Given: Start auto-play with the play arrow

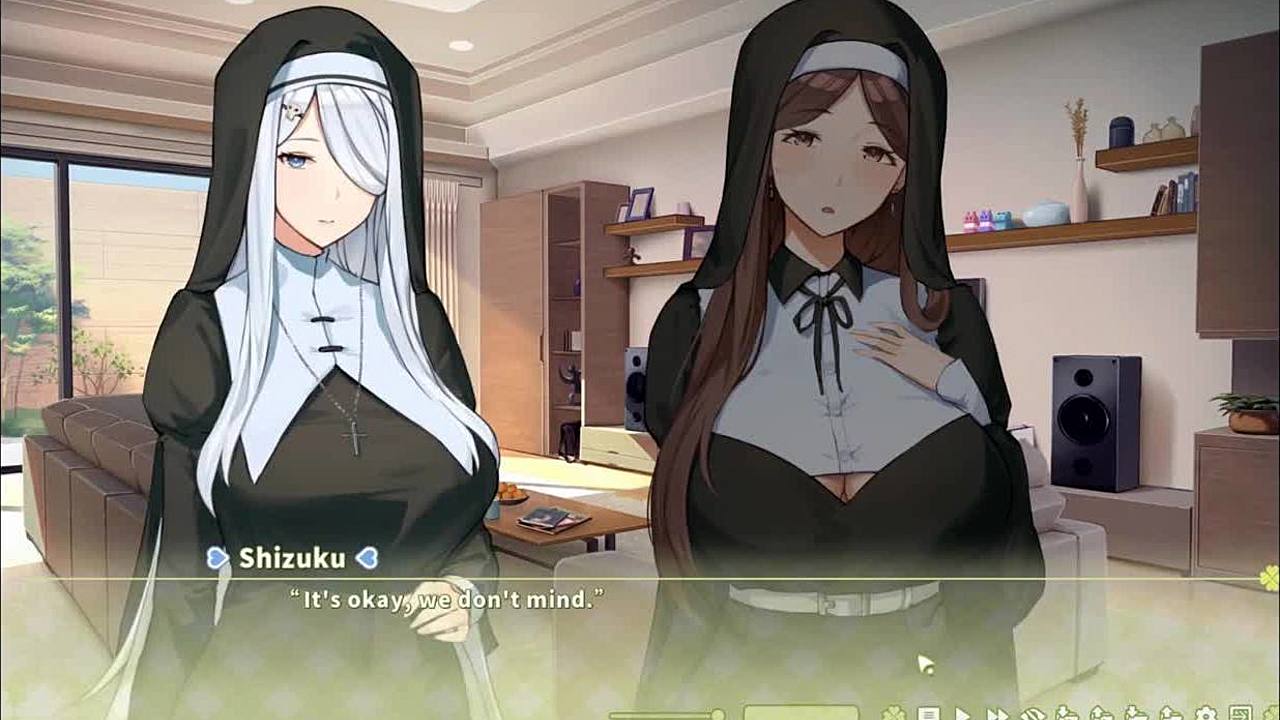Looking at the screenshot, I should click(962, 714).
